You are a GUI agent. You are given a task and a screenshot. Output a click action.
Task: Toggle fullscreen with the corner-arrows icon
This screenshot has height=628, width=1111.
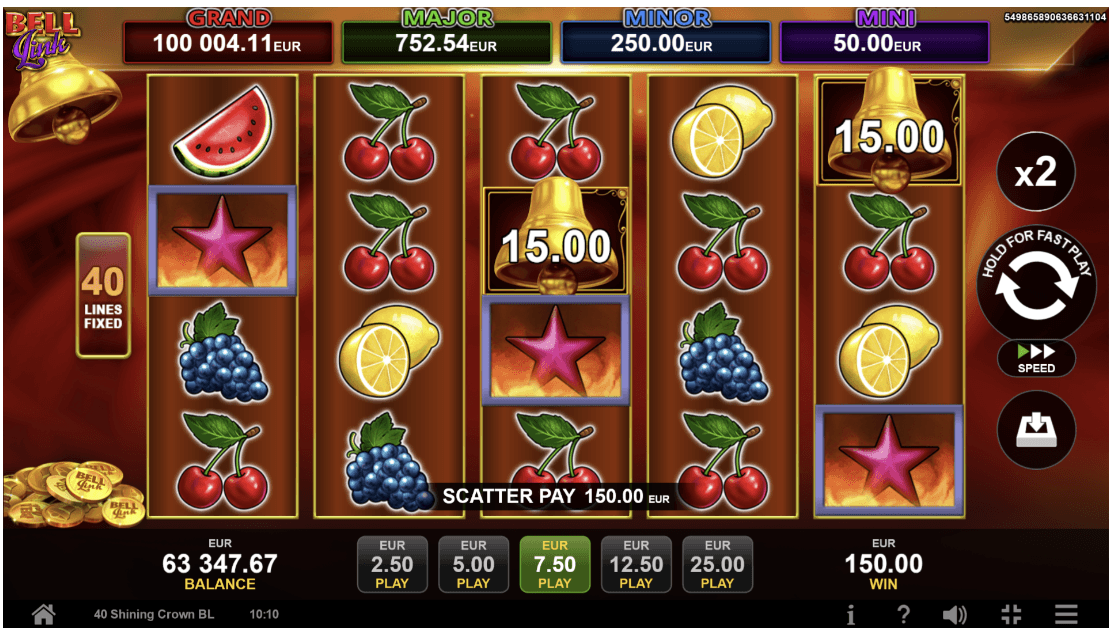click(1011, 614)
